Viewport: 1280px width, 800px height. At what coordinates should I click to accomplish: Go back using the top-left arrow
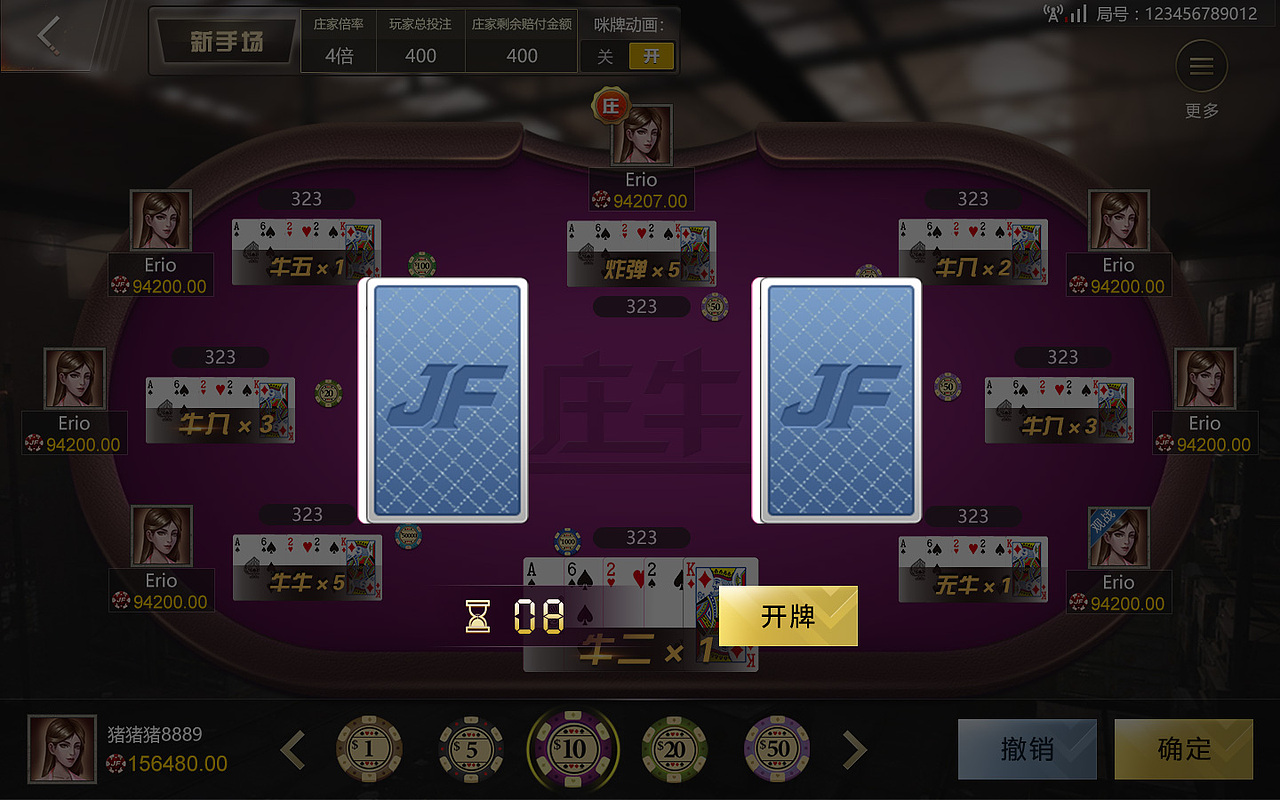47,35
